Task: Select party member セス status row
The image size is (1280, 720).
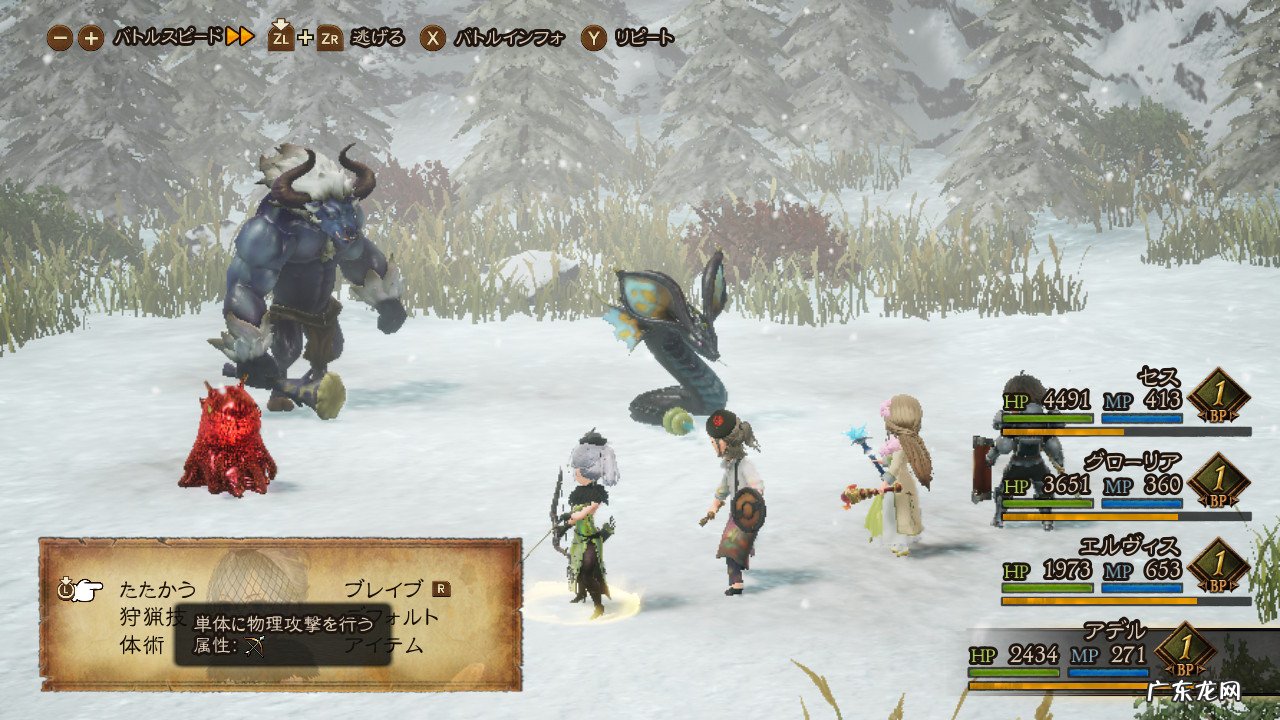Action: [x=1125, y=403]
